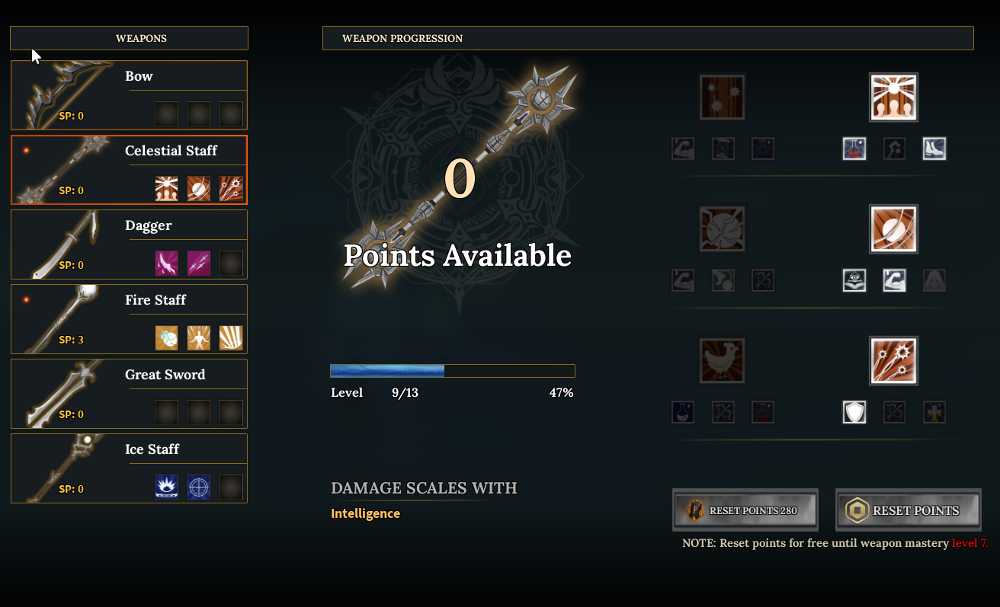Open the Ice Staff progression
The image size is (1000, 607).
pos(129,468)
